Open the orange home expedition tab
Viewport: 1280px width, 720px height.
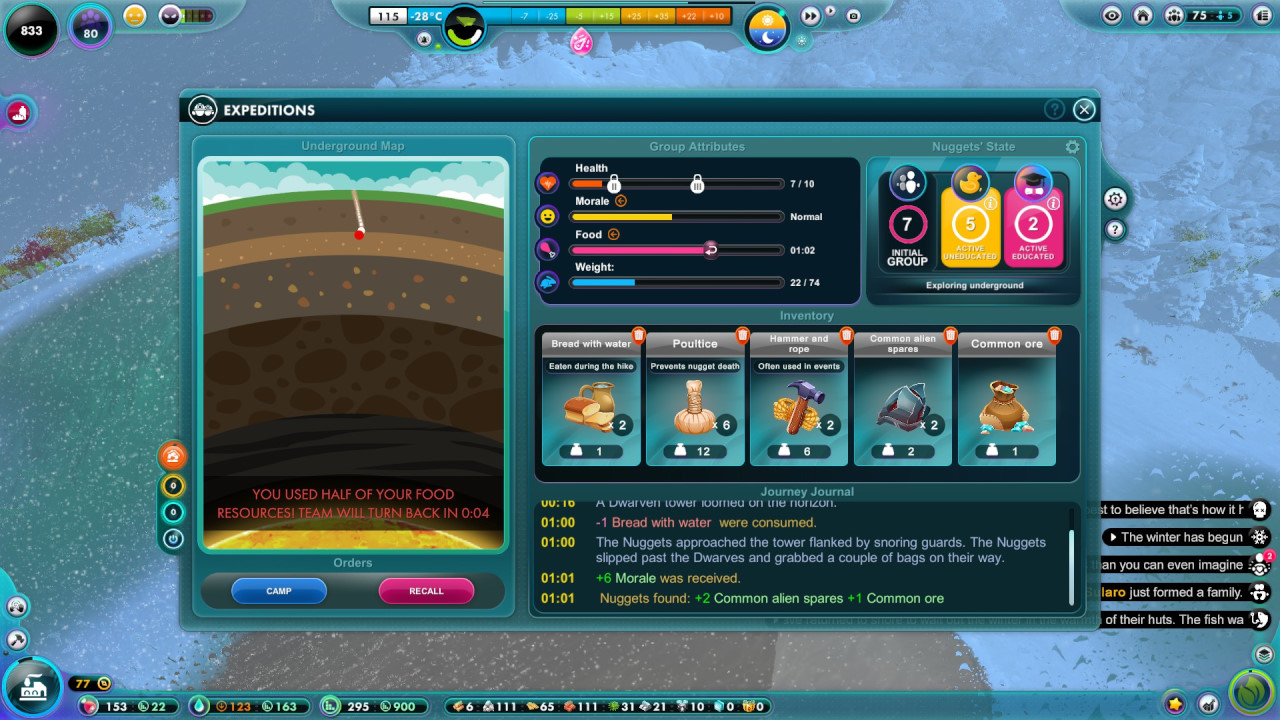click(173, 456)
